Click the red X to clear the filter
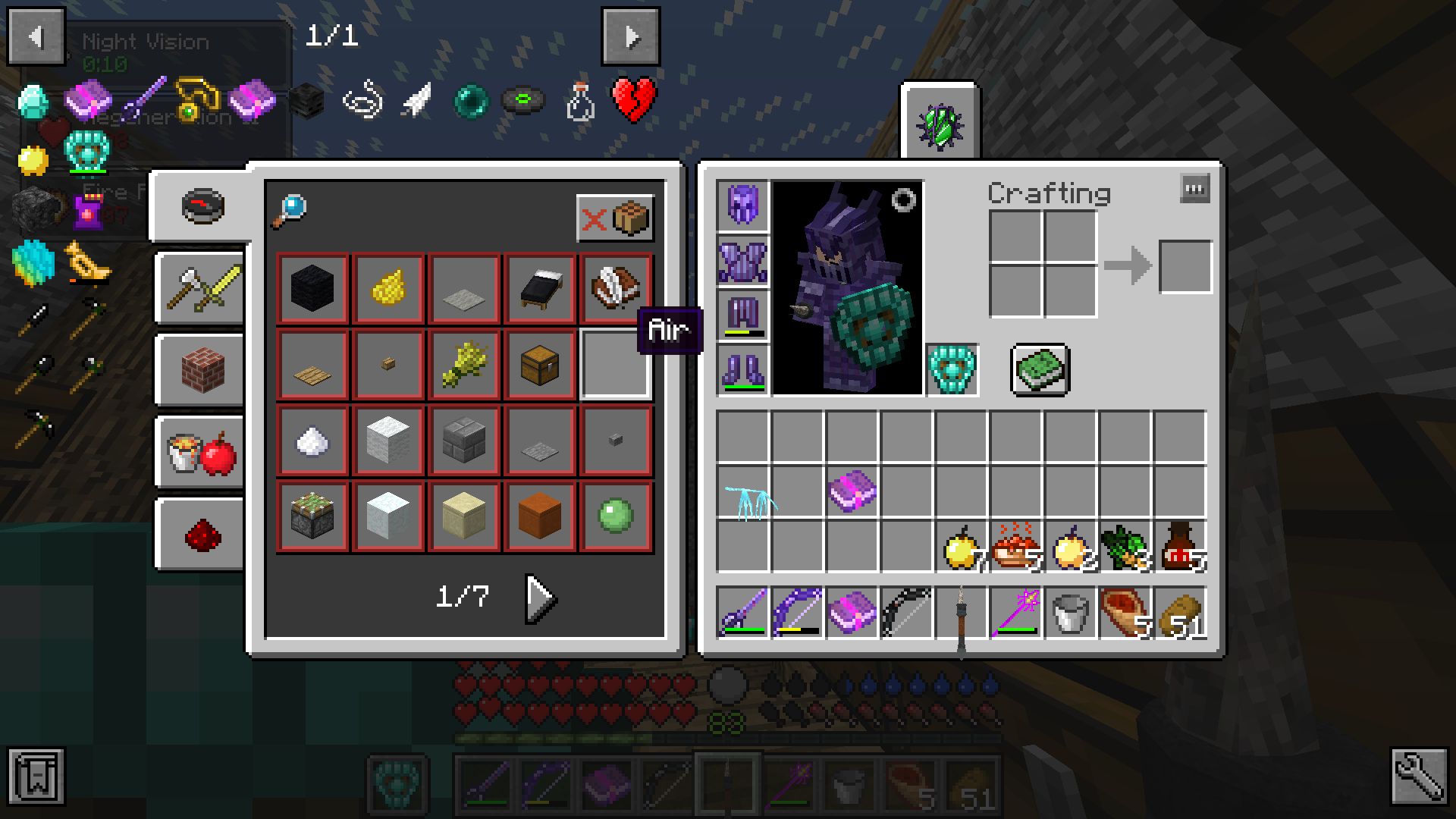 tap(594, 219)
